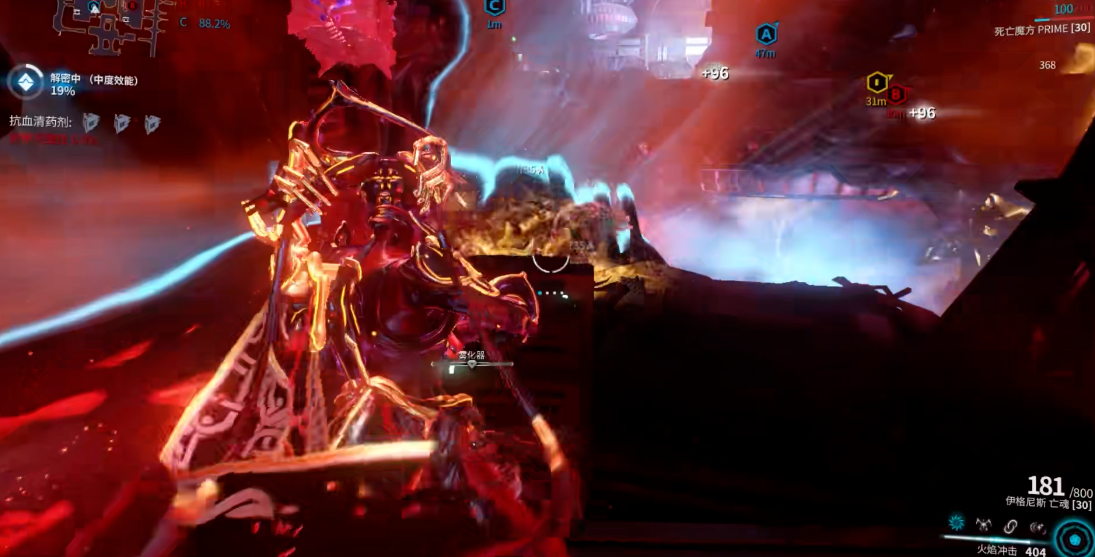Select the blue C objective waypoint marker
This screenshot has width=1095, height=557.
click(x=493, y=6)
